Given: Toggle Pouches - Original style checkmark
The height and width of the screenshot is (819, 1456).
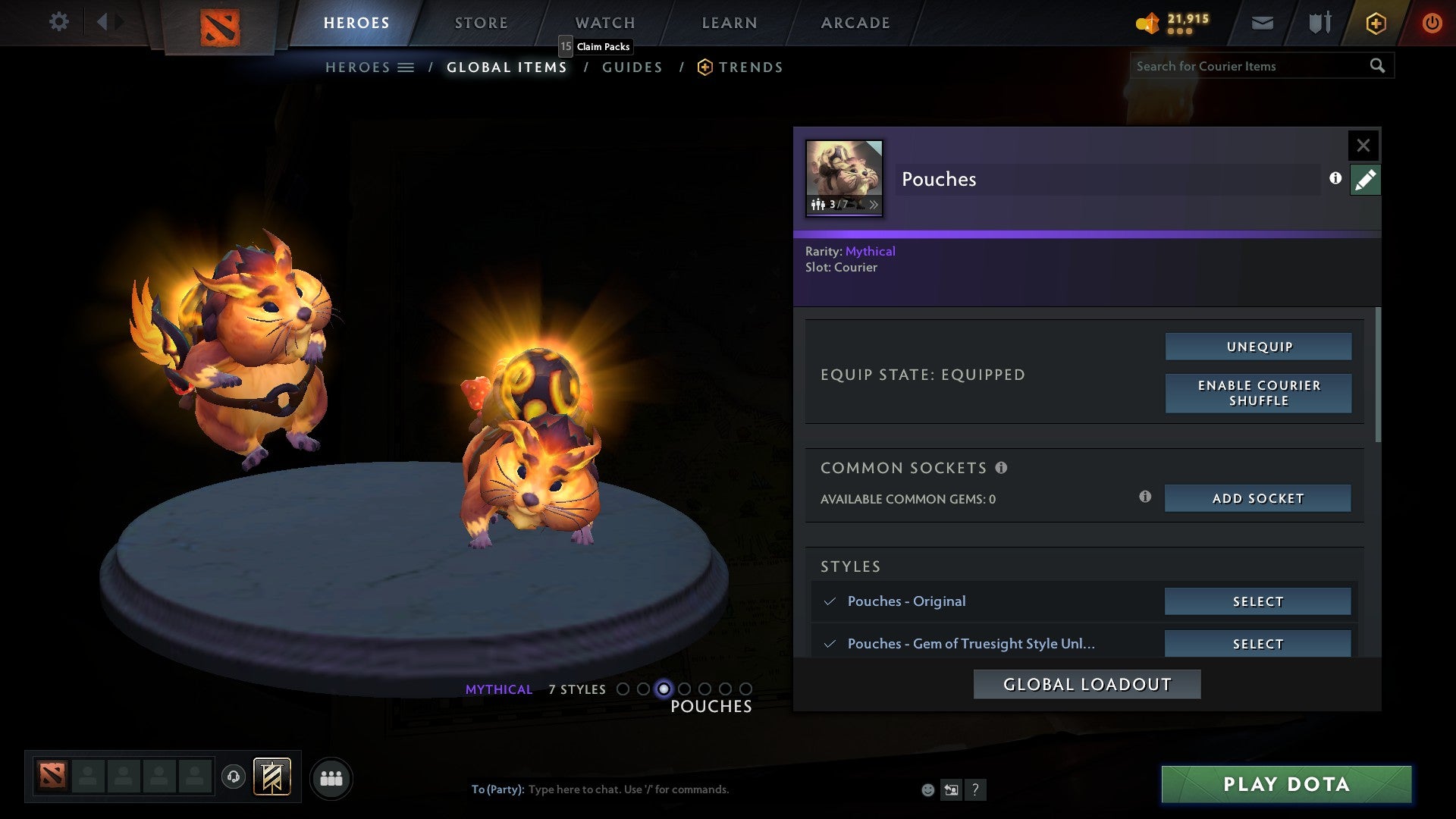Looking at the screenshot, I should (x=830, y=601).
